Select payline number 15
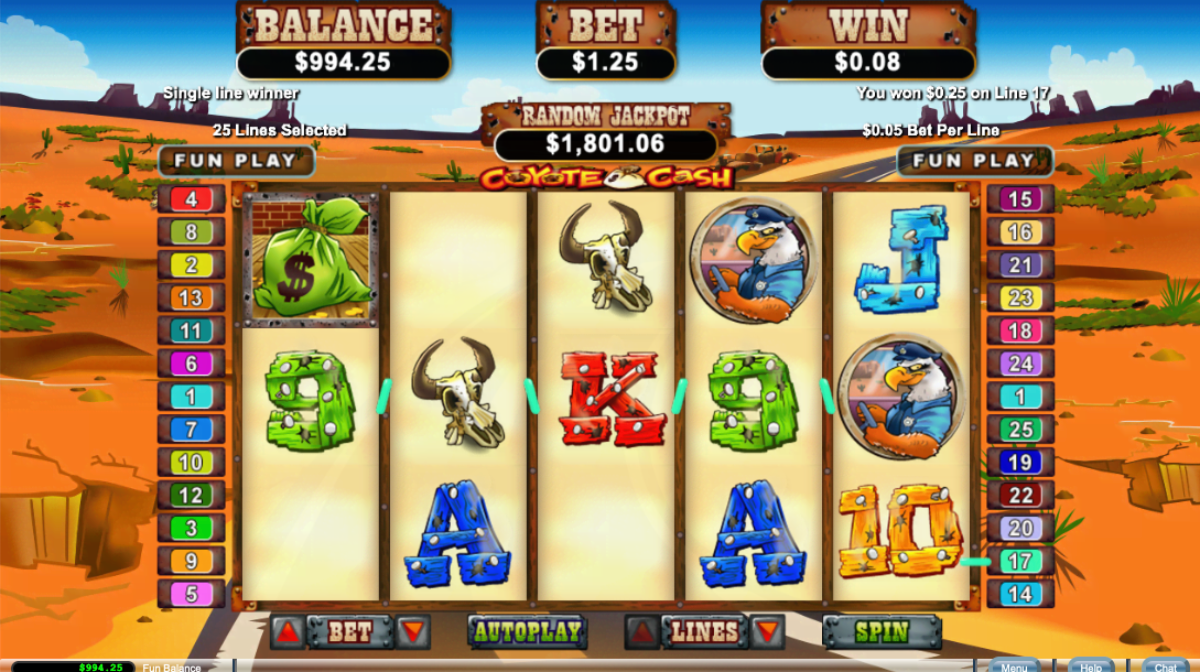Image resolution: width=1200 pixels, height=672 pixels. 1020,199
